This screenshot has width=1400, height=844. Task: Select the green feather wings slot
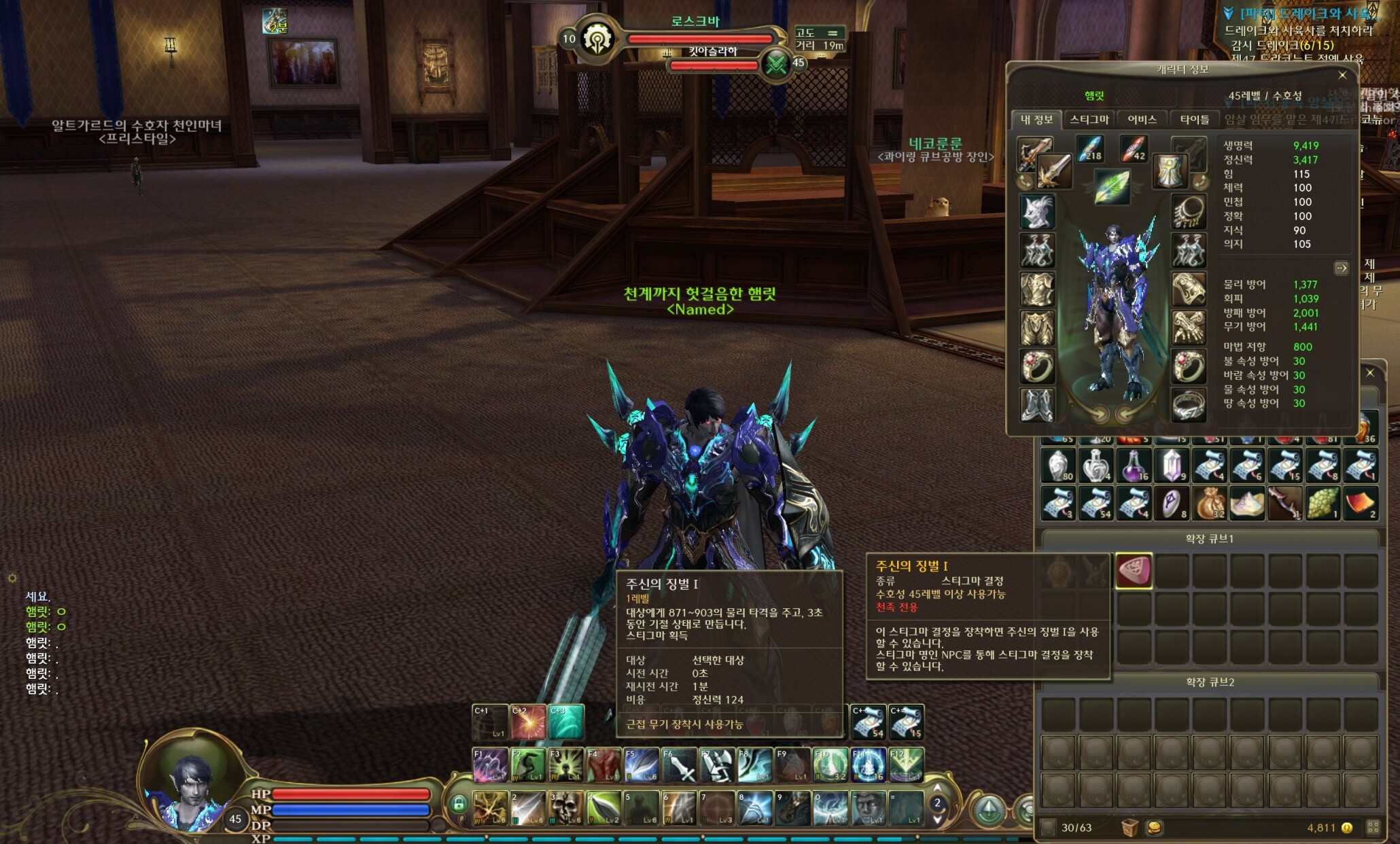point(1112,186)
